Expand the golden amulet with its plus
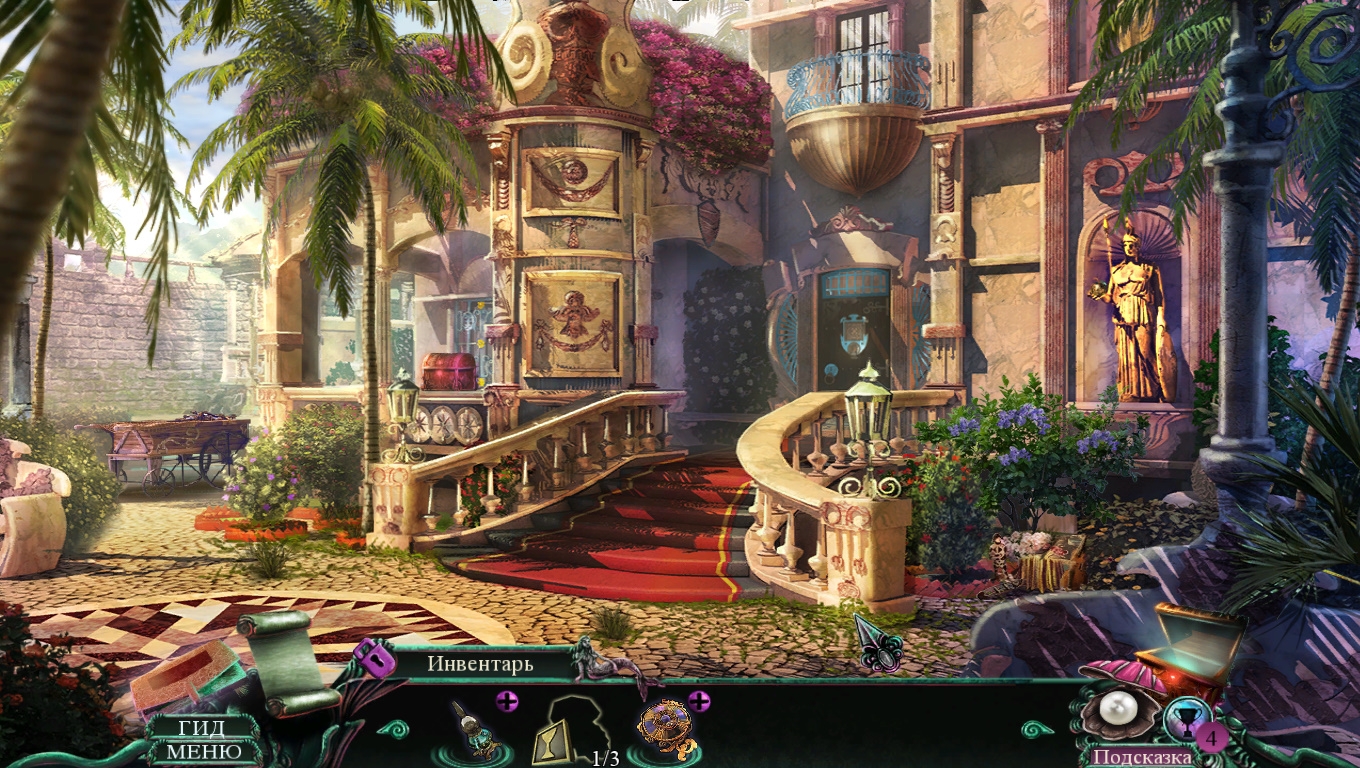This screenshot has height=768, width=1360. (x=698, y=701)
